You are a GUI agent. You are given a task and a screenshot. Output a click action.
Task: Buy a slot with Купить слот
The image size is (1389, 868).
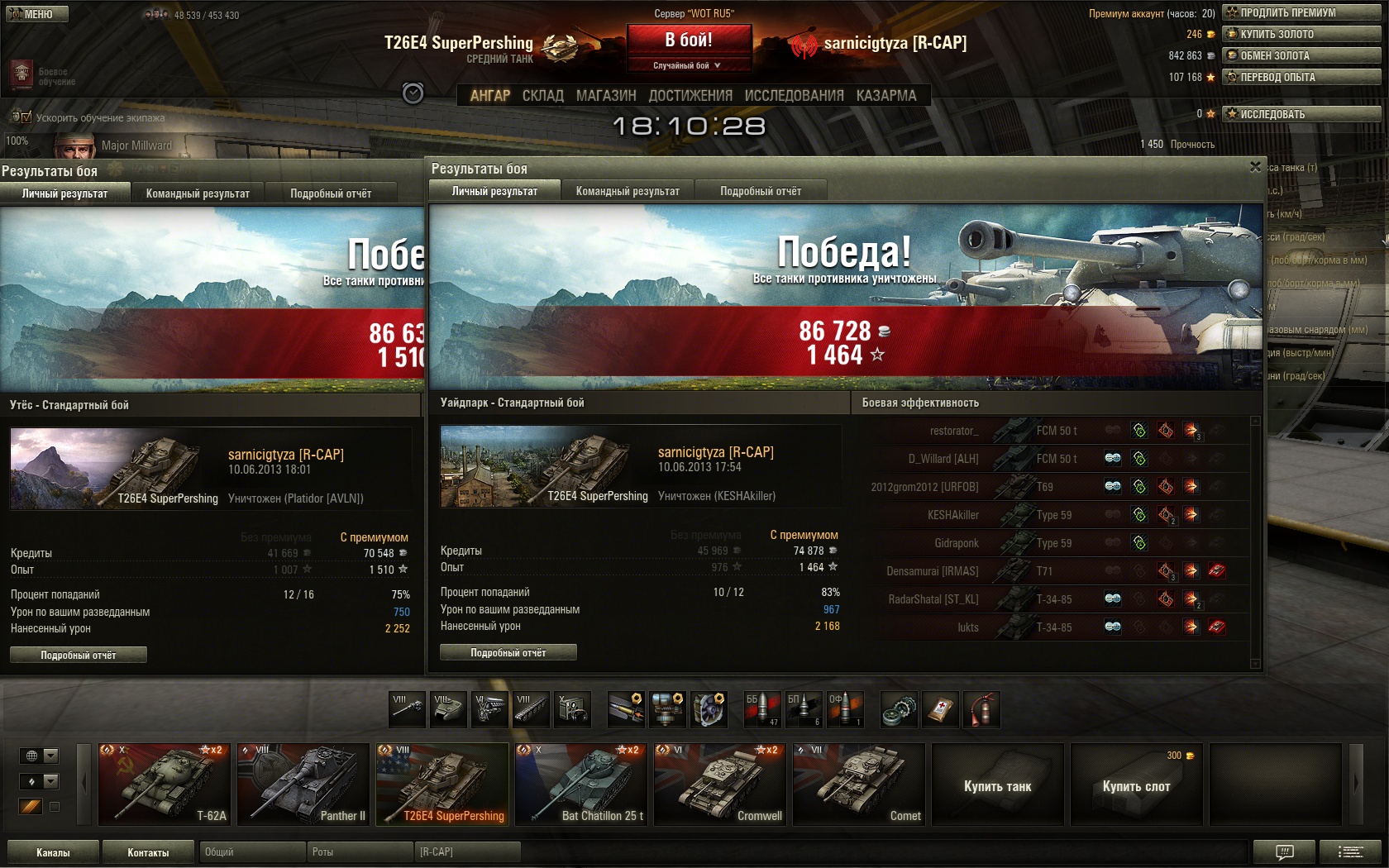pos(1136,785)
